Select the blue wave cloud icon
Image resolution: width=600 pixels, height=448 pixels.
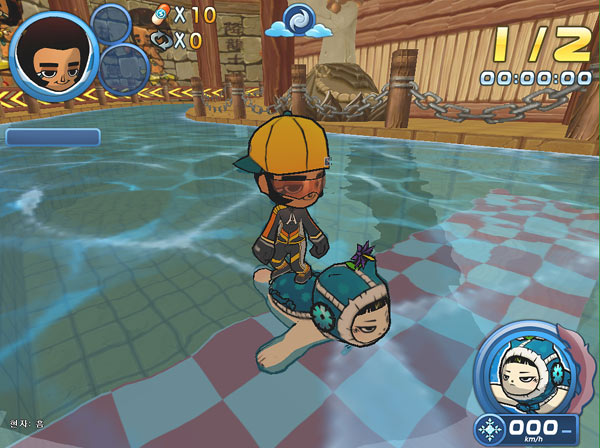coord(299,21)
